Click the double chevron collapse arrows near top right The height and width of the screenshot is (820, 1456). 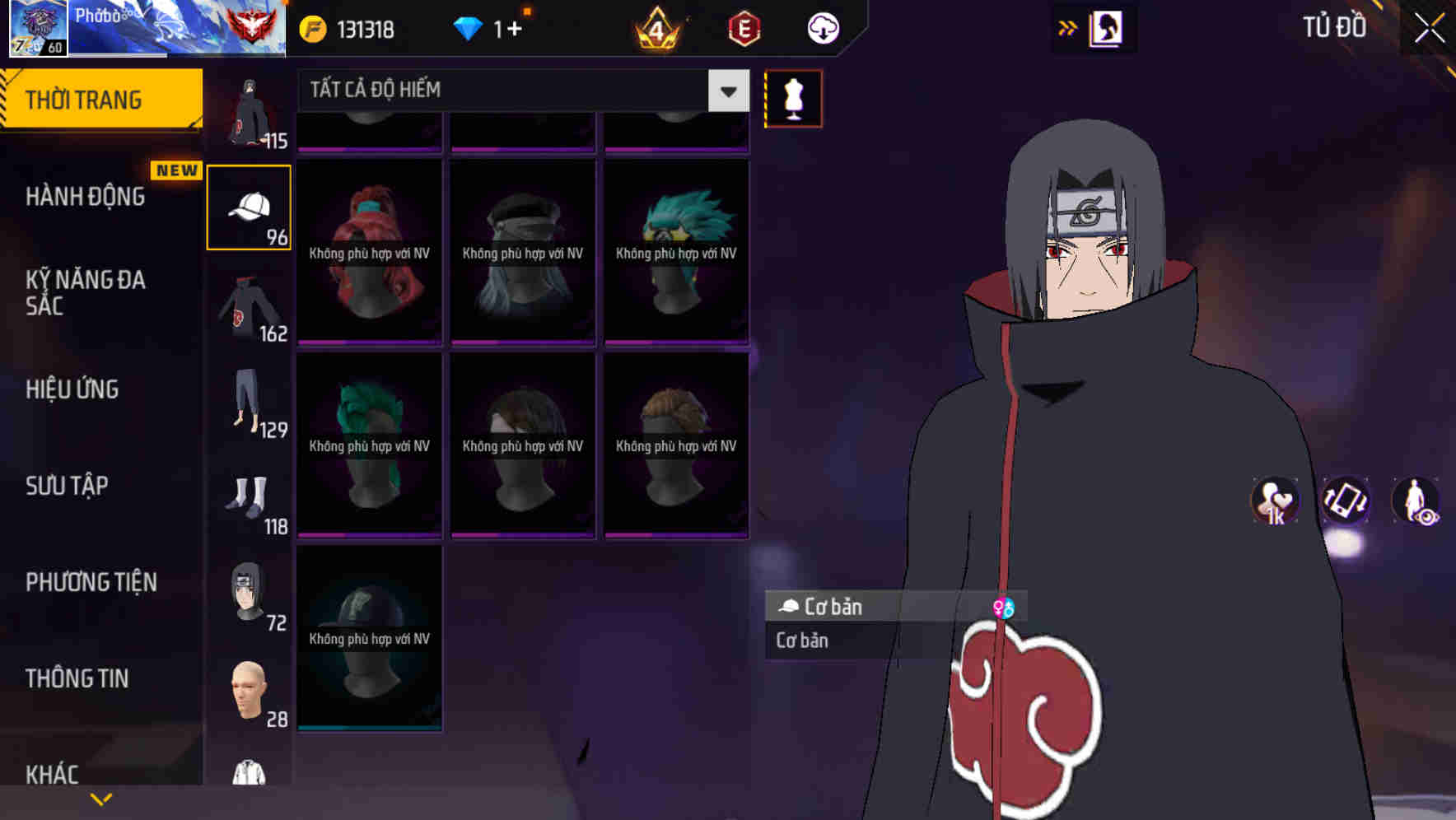[1068, 26]
